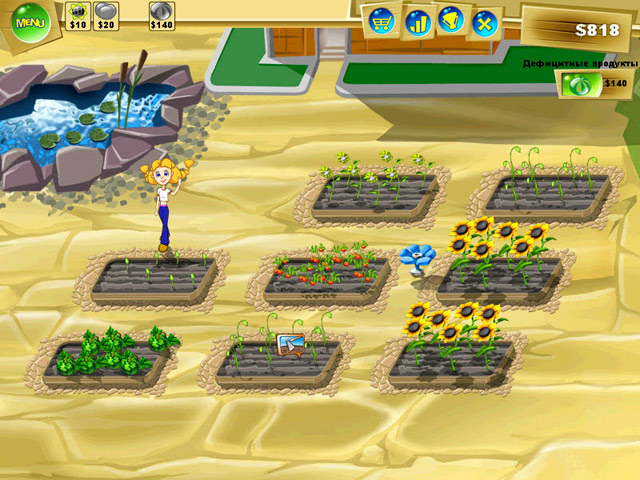Show the bar chart statistics
The image size is (640, 480).
click(418, 20)
